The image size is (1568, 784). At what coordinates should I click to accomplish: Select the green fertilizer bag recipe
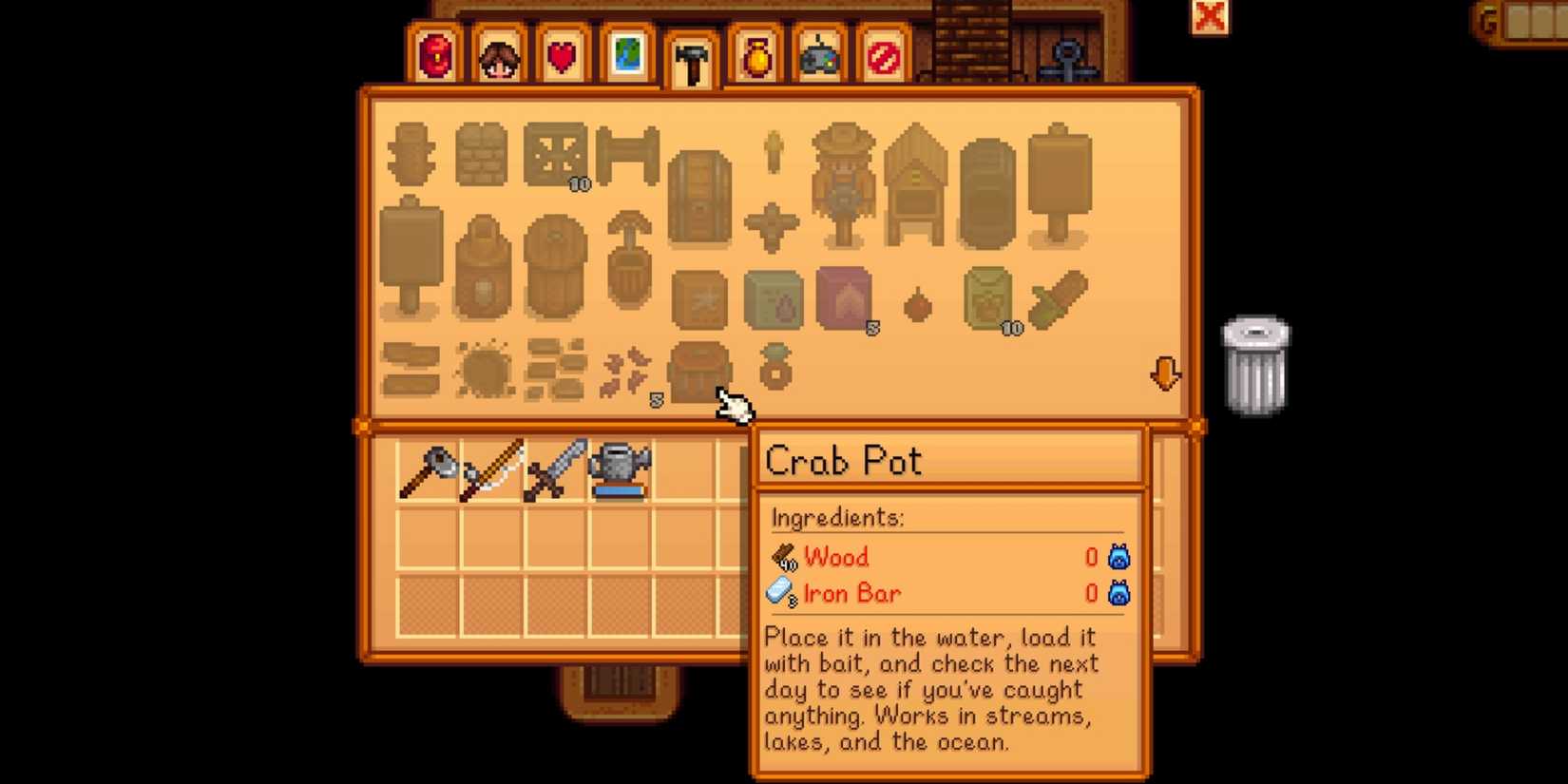(x=771, y=299)
